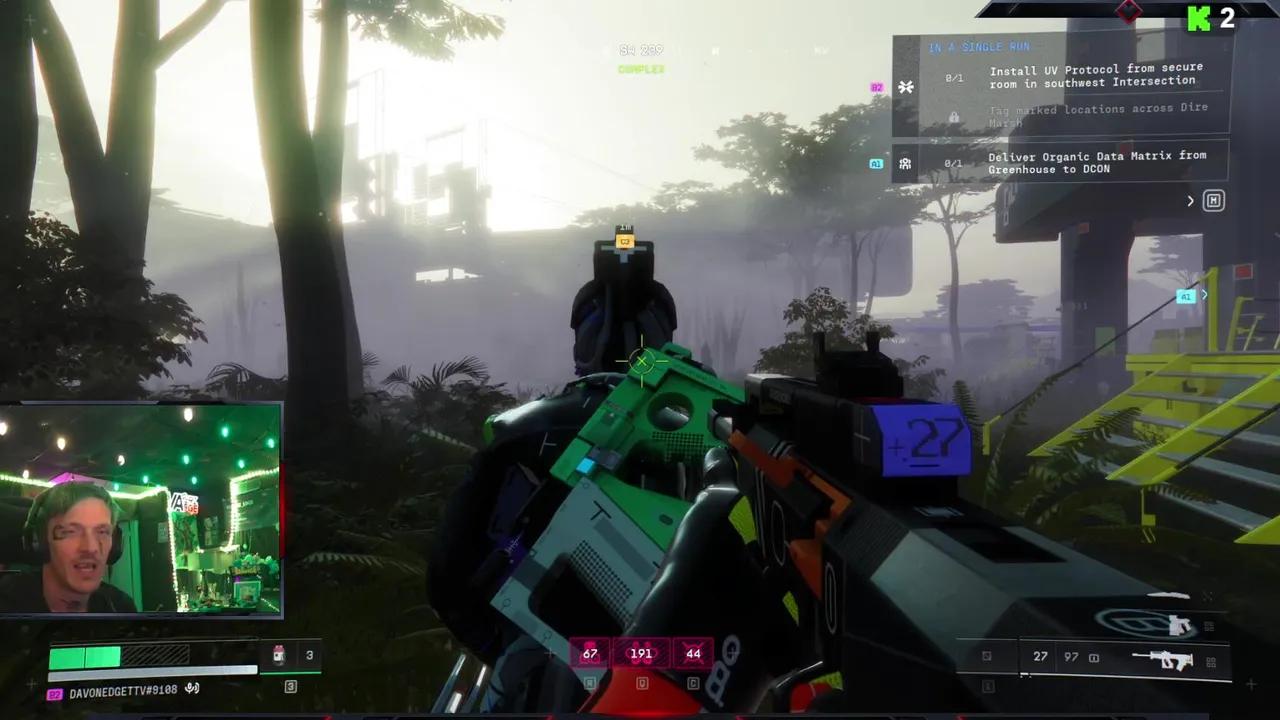
Task: Expand the mission panel with the right chevron
Action: pyautogui.click(x=1189, y=200)
